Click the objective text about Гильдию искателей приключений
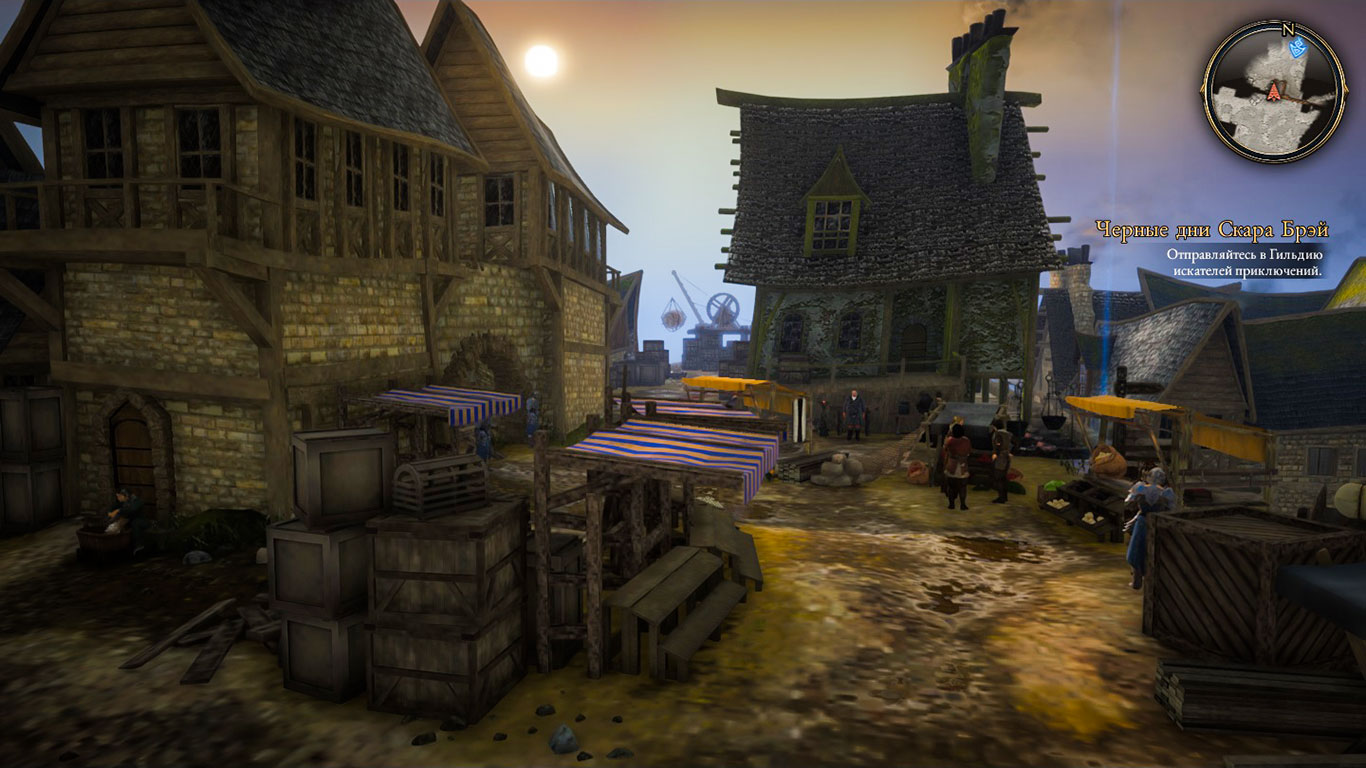The image size is (1366, 768). point(1244,262)
